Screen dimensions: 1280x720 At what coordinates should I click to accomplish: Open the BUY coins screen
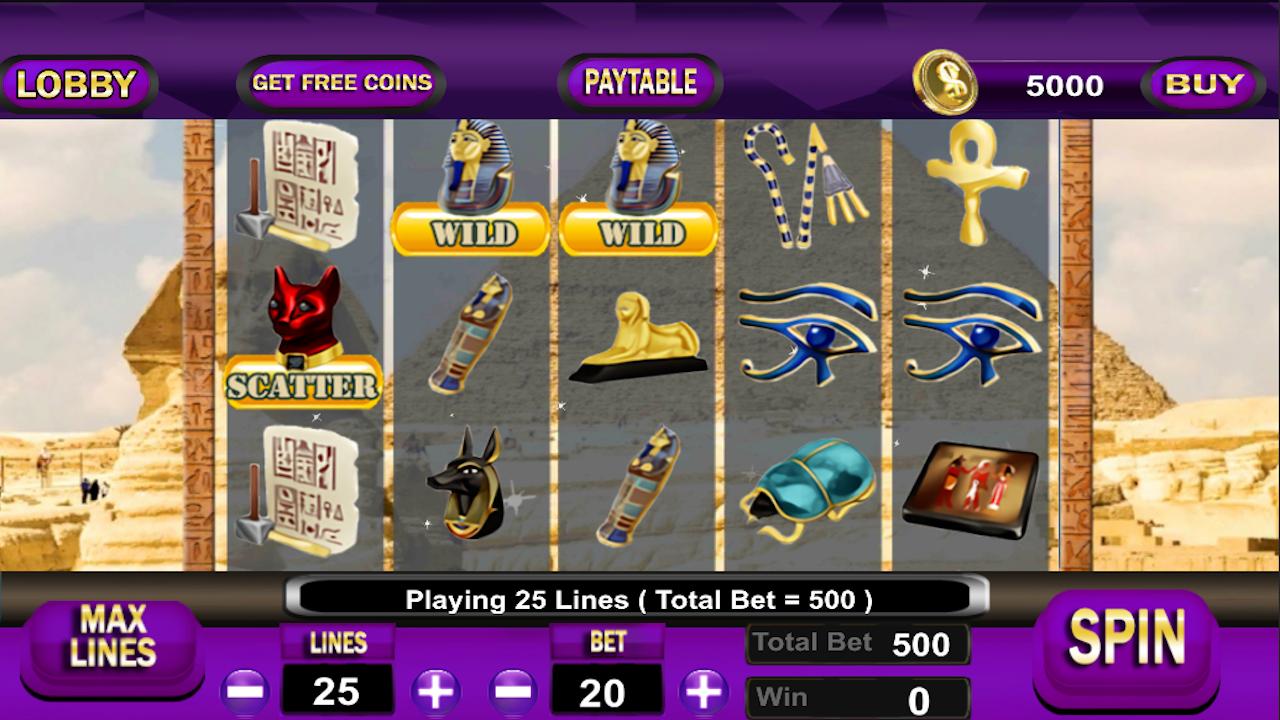(x=1202, y=83)
